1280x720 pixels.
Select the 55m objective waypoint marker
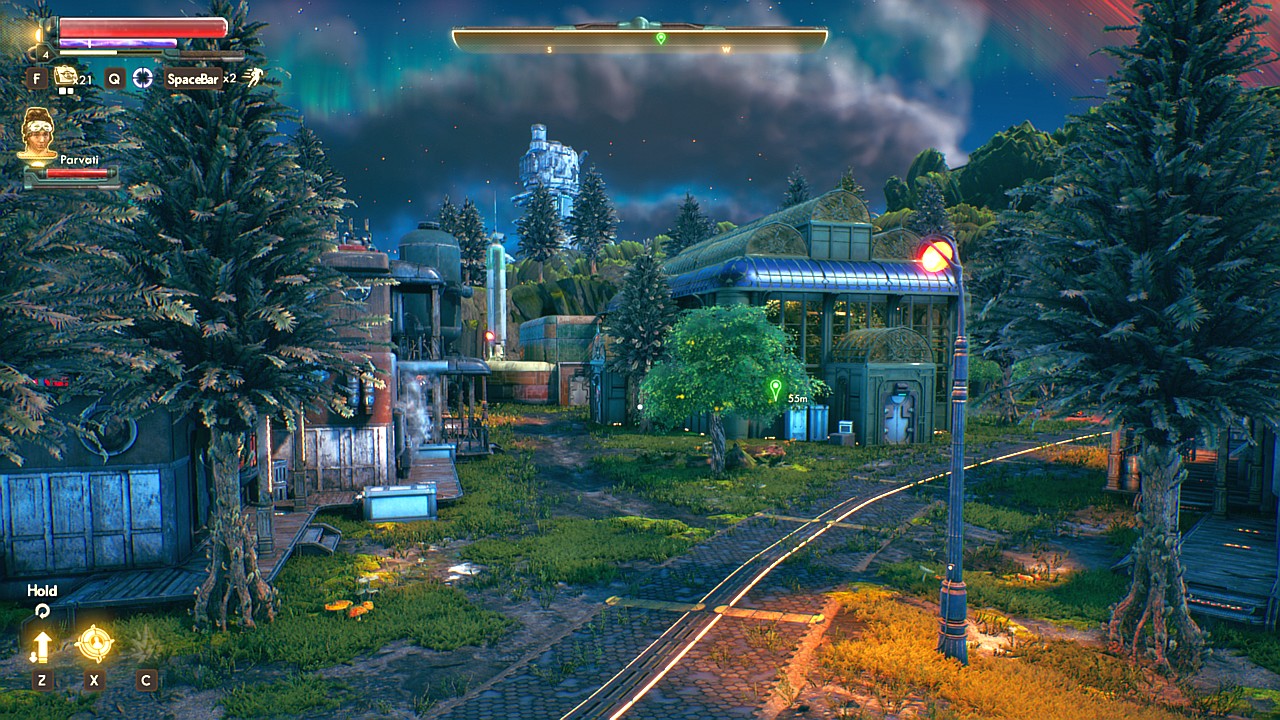(x=774, y=388)
